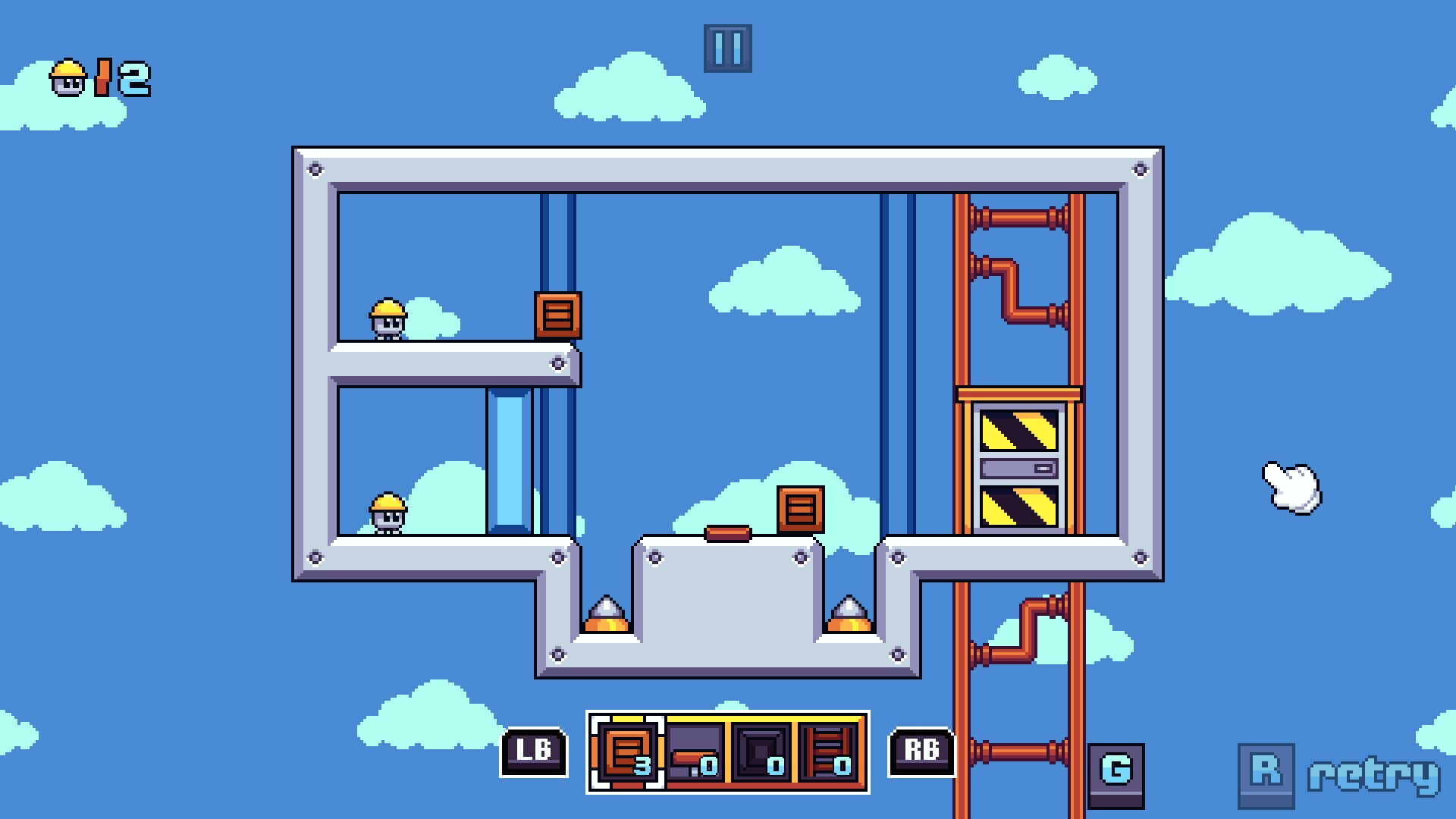
Task: Click the pause icon at top center
Action: pos(729,48)
